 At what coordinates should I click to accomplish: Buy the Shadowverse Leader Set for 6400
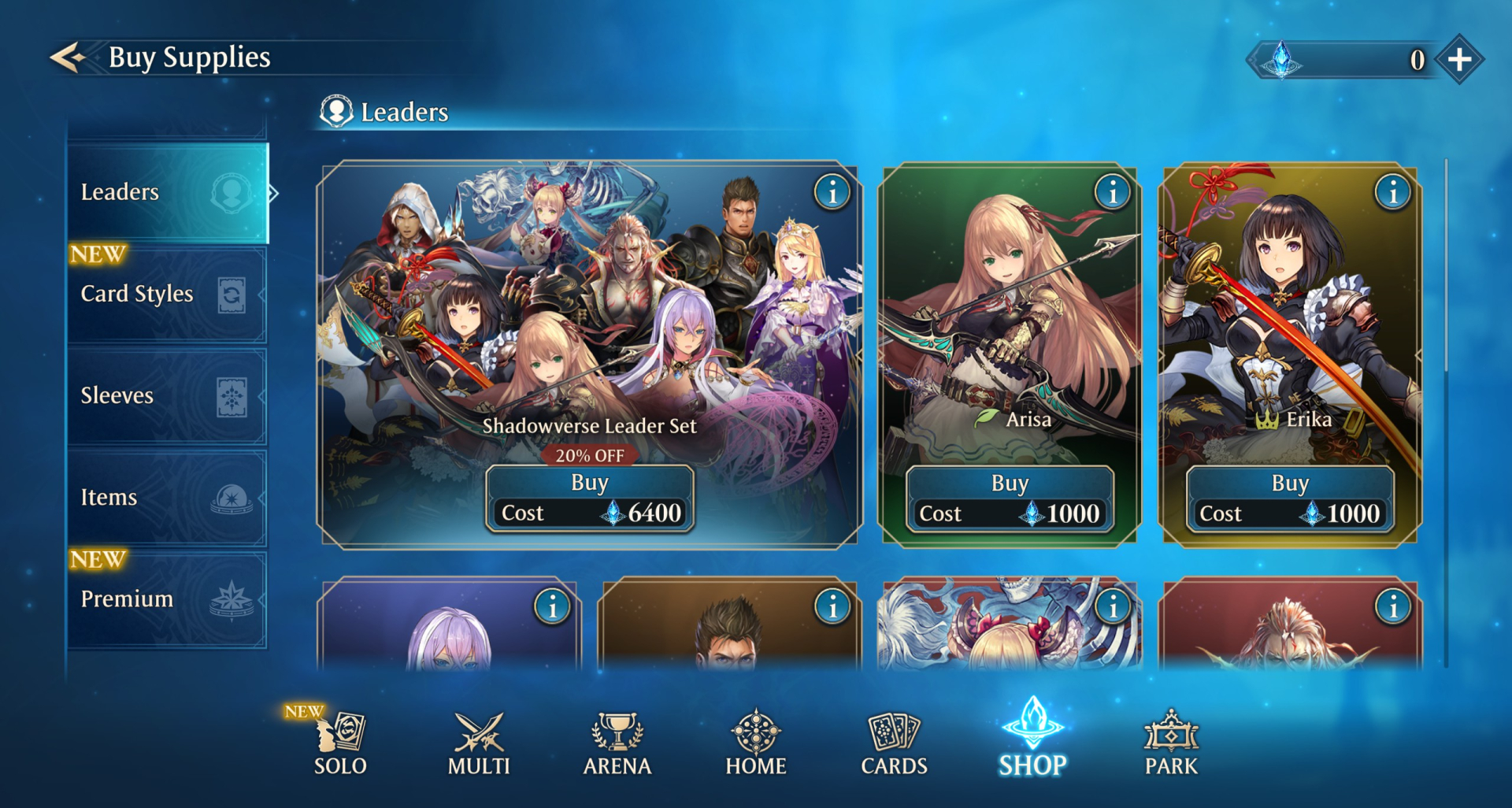pyautogui.click(x=590, y=482)
